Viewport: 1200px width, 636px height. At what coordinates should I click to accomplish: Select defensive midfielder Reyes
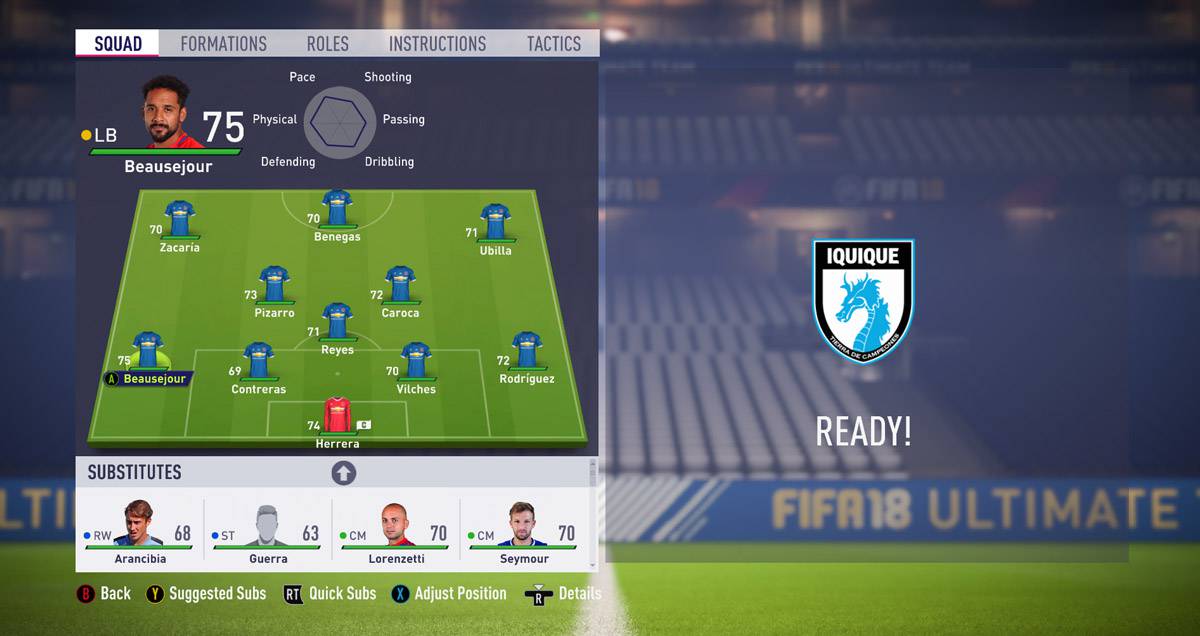[337, 323]
